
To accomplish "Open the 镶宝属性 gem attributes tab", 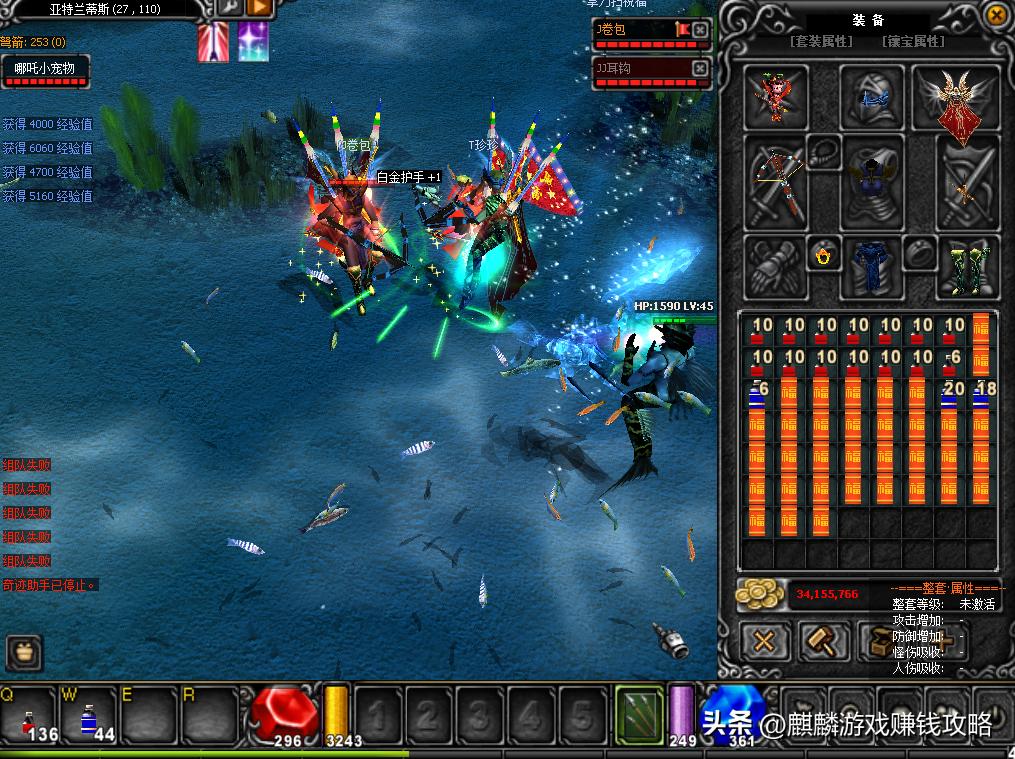I will [912, 42].
